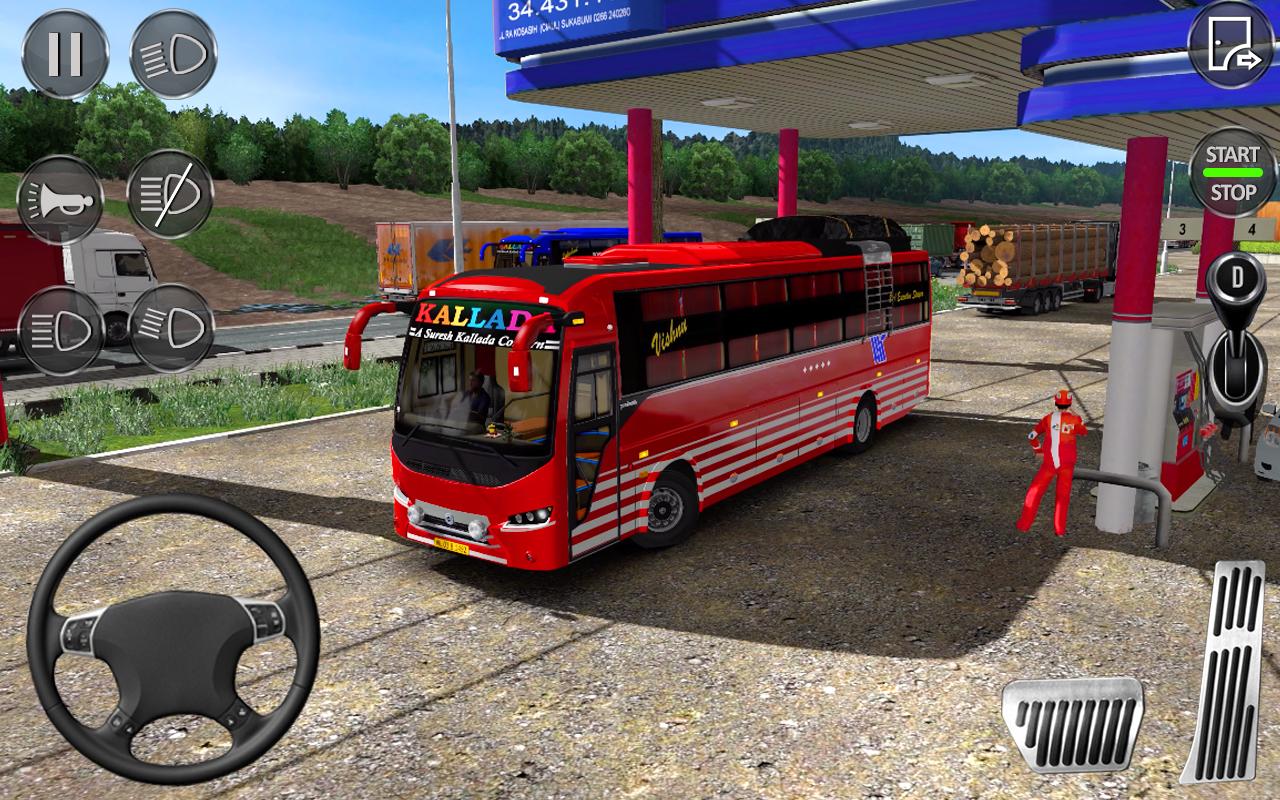Screen dimensions: 1280x800
Task: Click the red-suited pump attendant
Action: (1056, 460)
